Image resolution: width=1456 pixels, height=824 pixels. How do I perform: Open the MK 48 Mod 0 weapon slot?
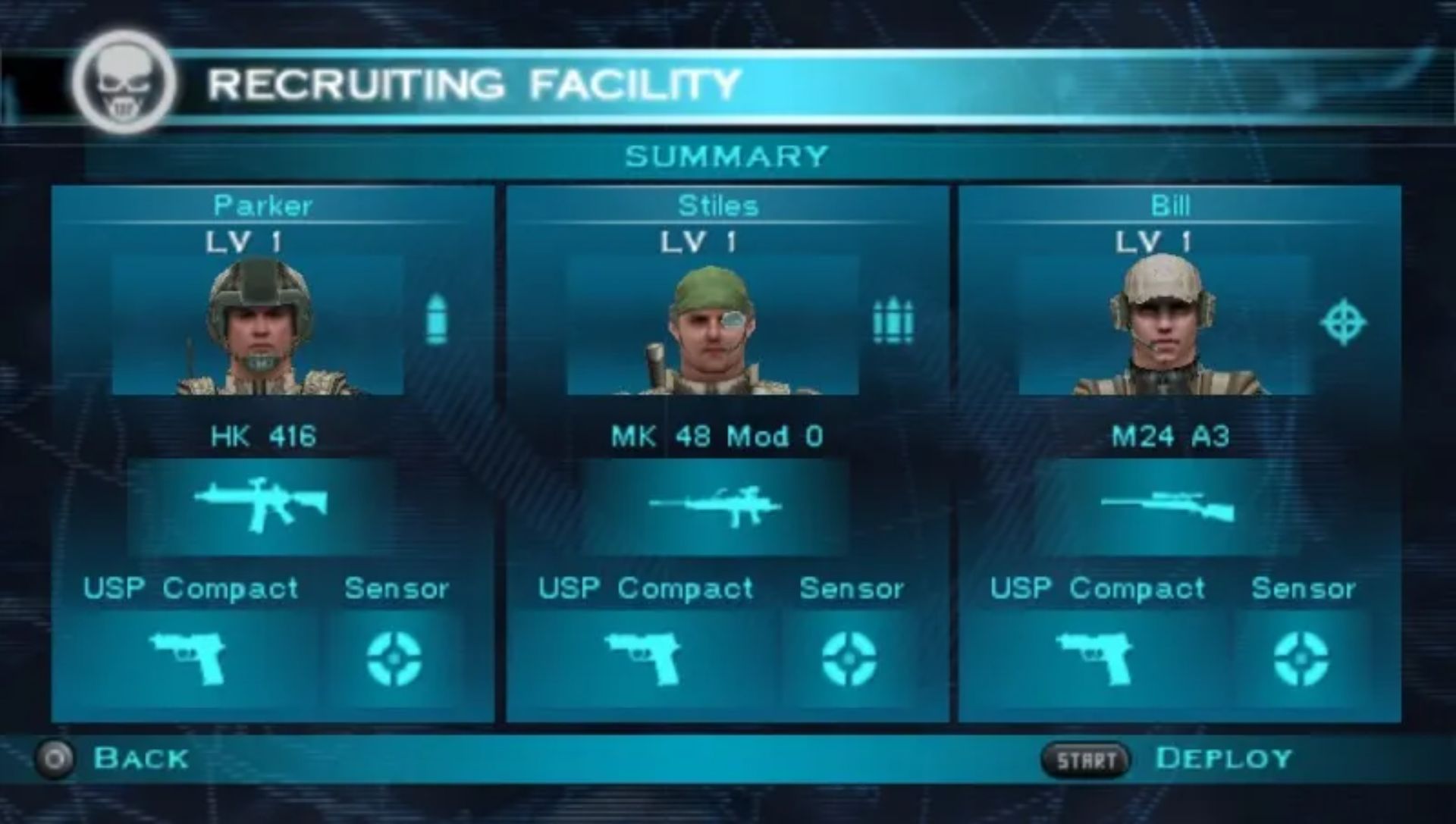[716, 506]
